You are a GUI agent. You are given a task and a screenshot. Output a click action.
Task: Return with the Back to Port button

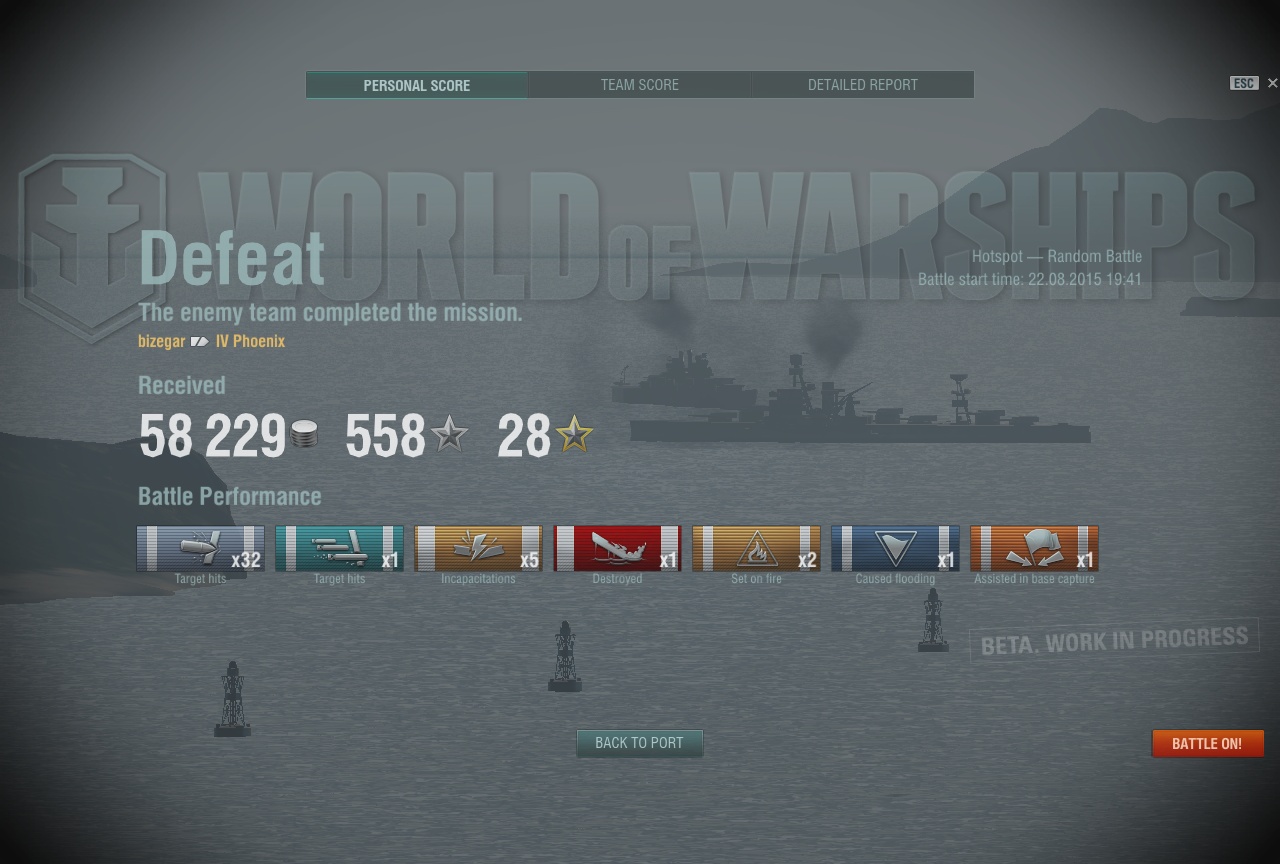click(639, 743)
